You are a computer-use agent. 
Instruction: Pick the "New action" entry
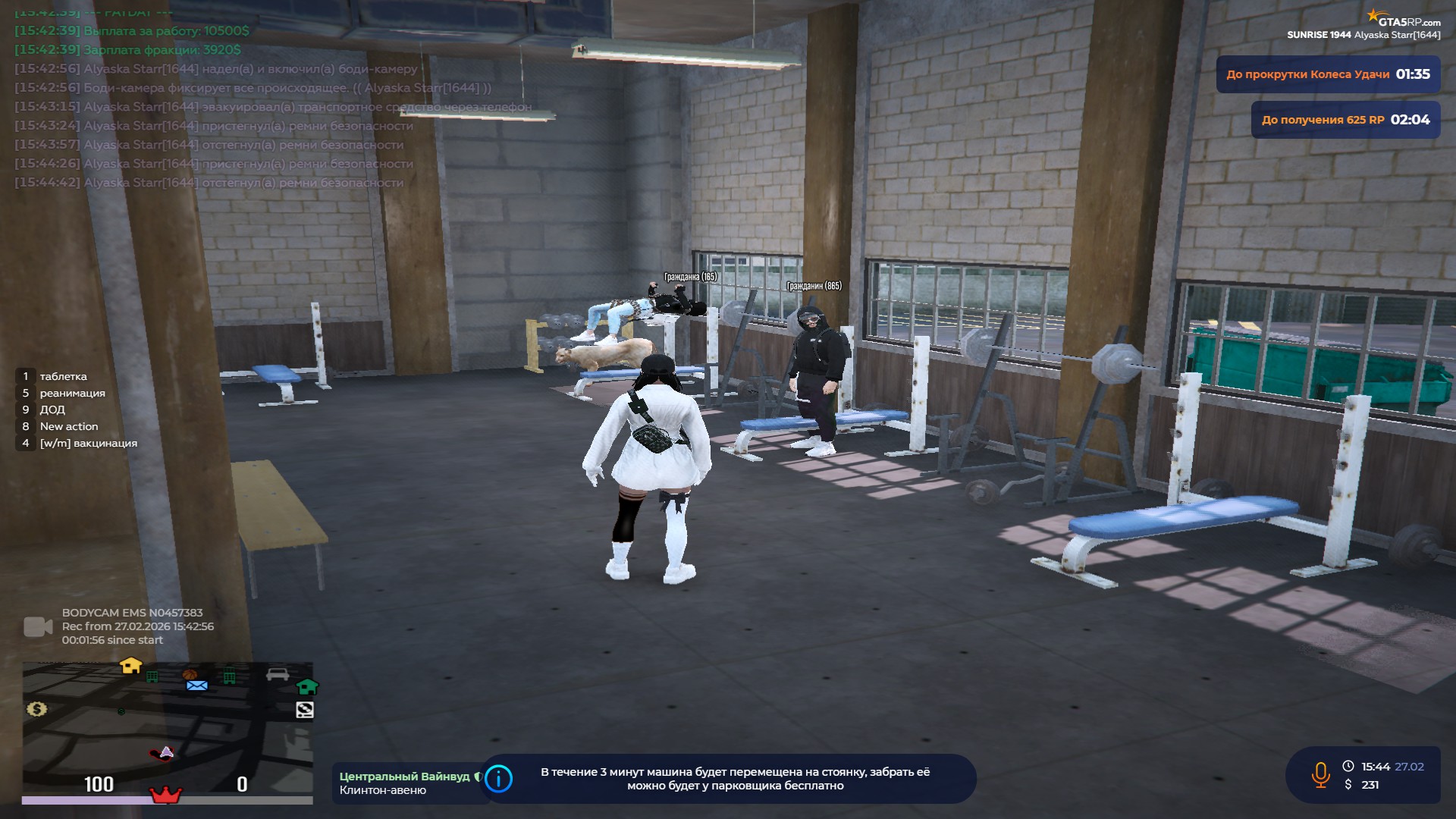68,426
